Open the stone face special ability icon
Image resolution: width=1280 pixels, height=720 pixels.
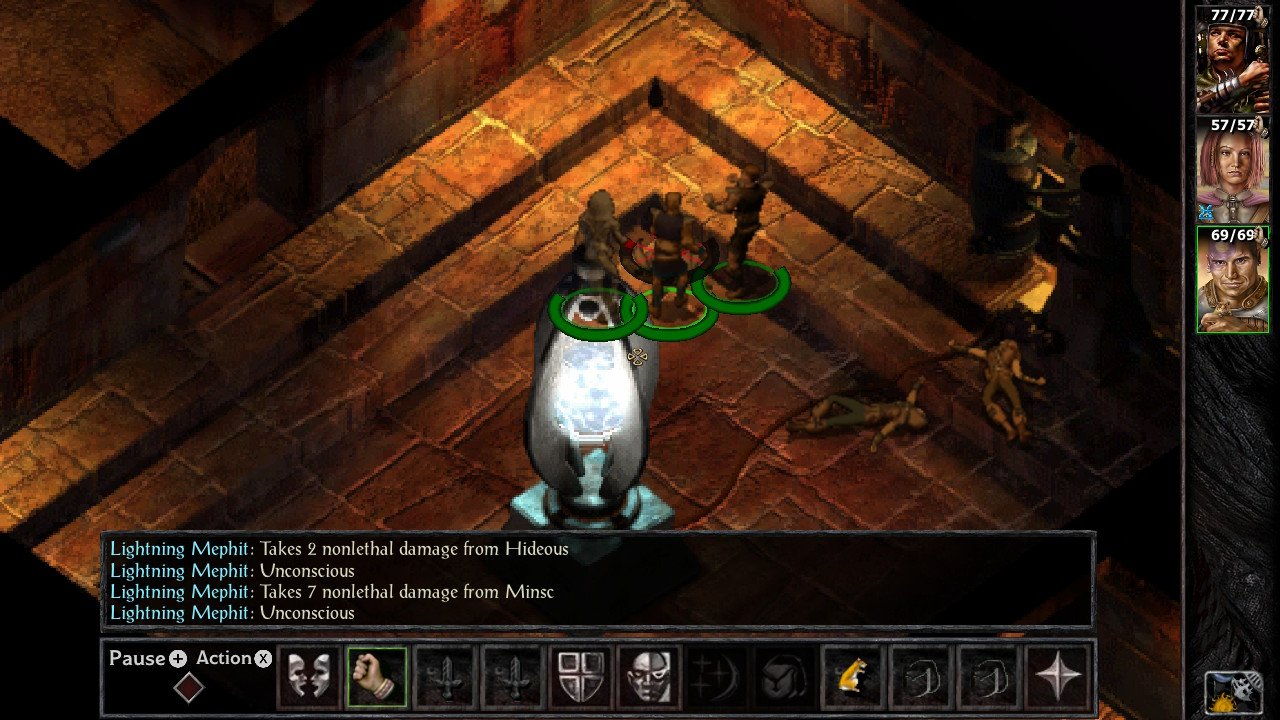tap(648, 676)
